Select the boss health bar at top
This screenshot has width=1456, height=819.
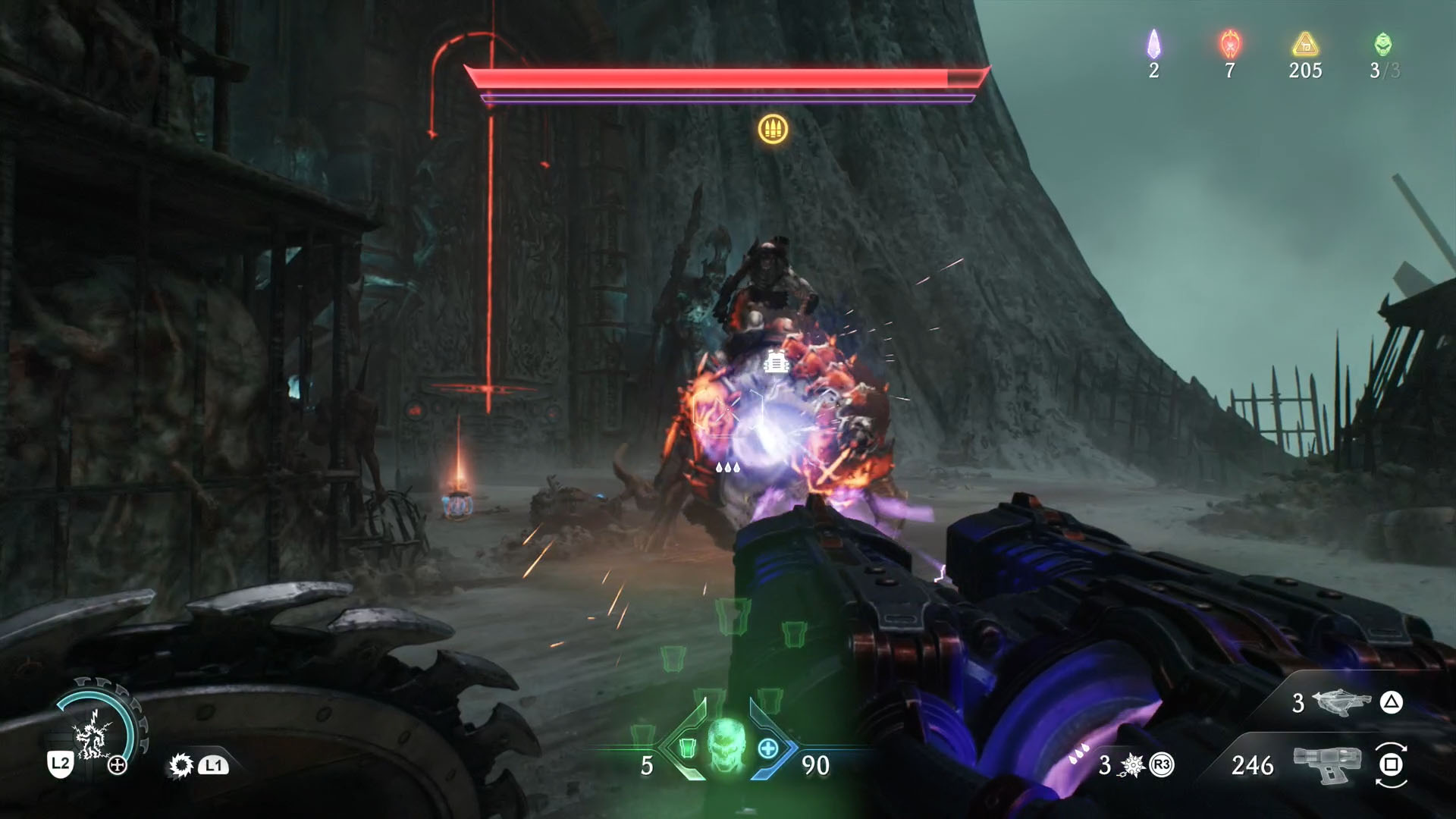click(728, 75)
